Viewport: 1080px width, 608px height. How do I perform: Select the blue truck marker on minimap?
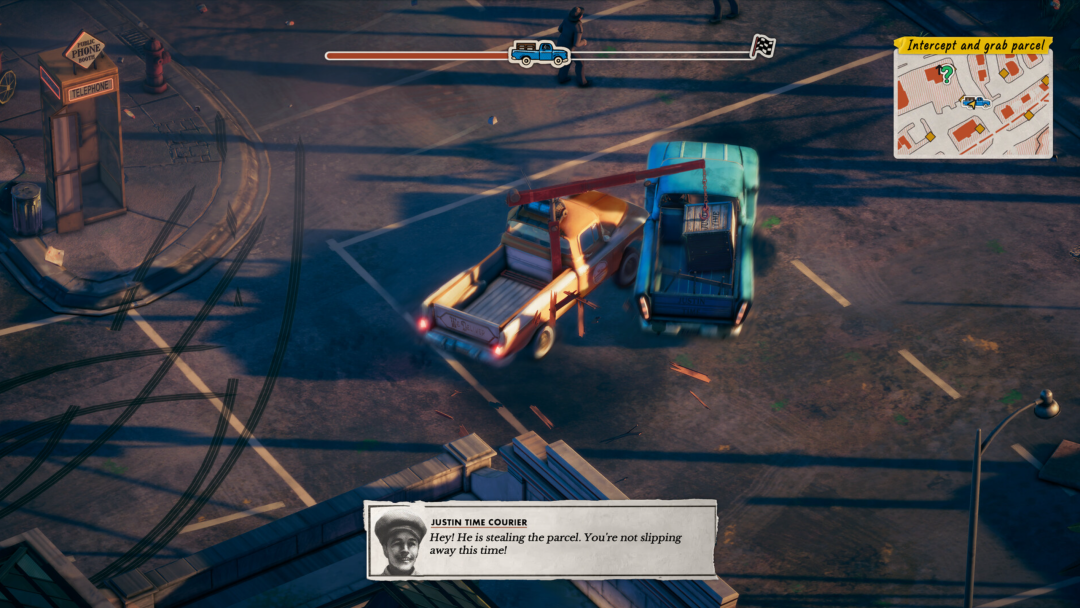click(x=976, y=101)
